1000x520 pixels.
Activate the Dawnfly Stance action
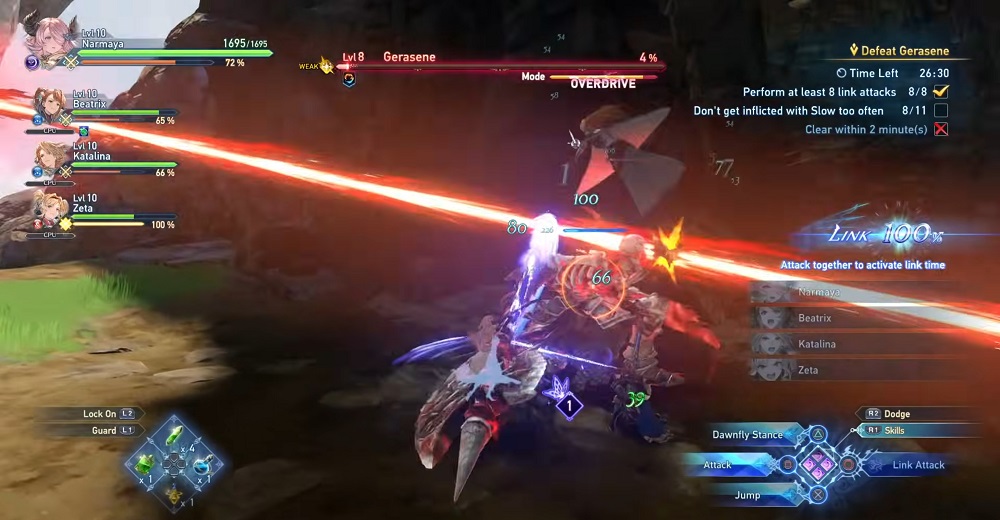click(746, 435)
